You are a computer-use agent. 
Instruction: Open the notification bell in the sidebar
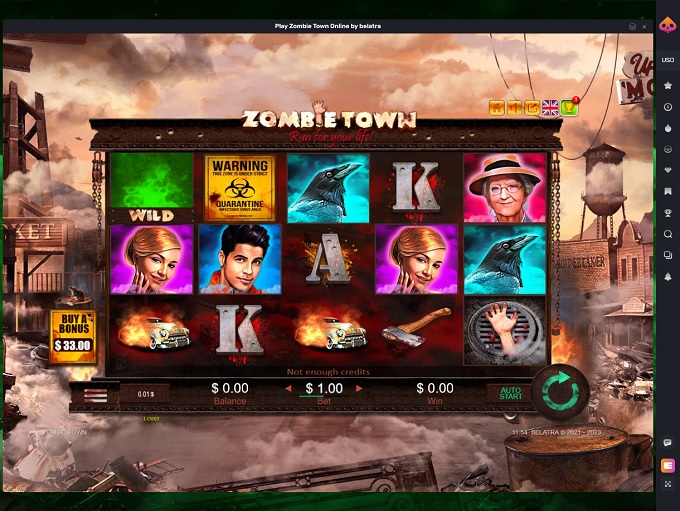tap(667, 276)
